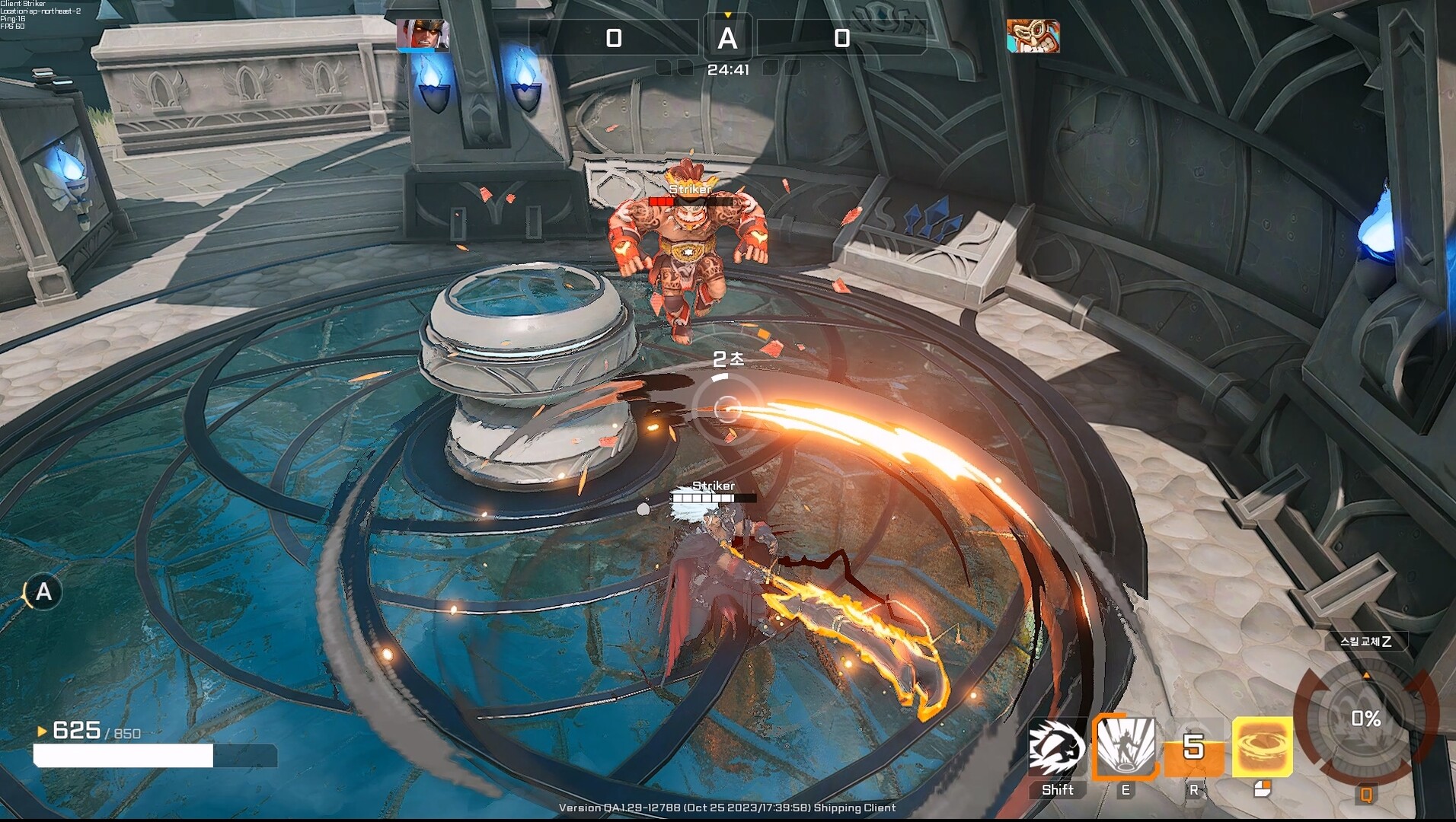Select the lower Striker nameplate

click(x=714, y=485)
